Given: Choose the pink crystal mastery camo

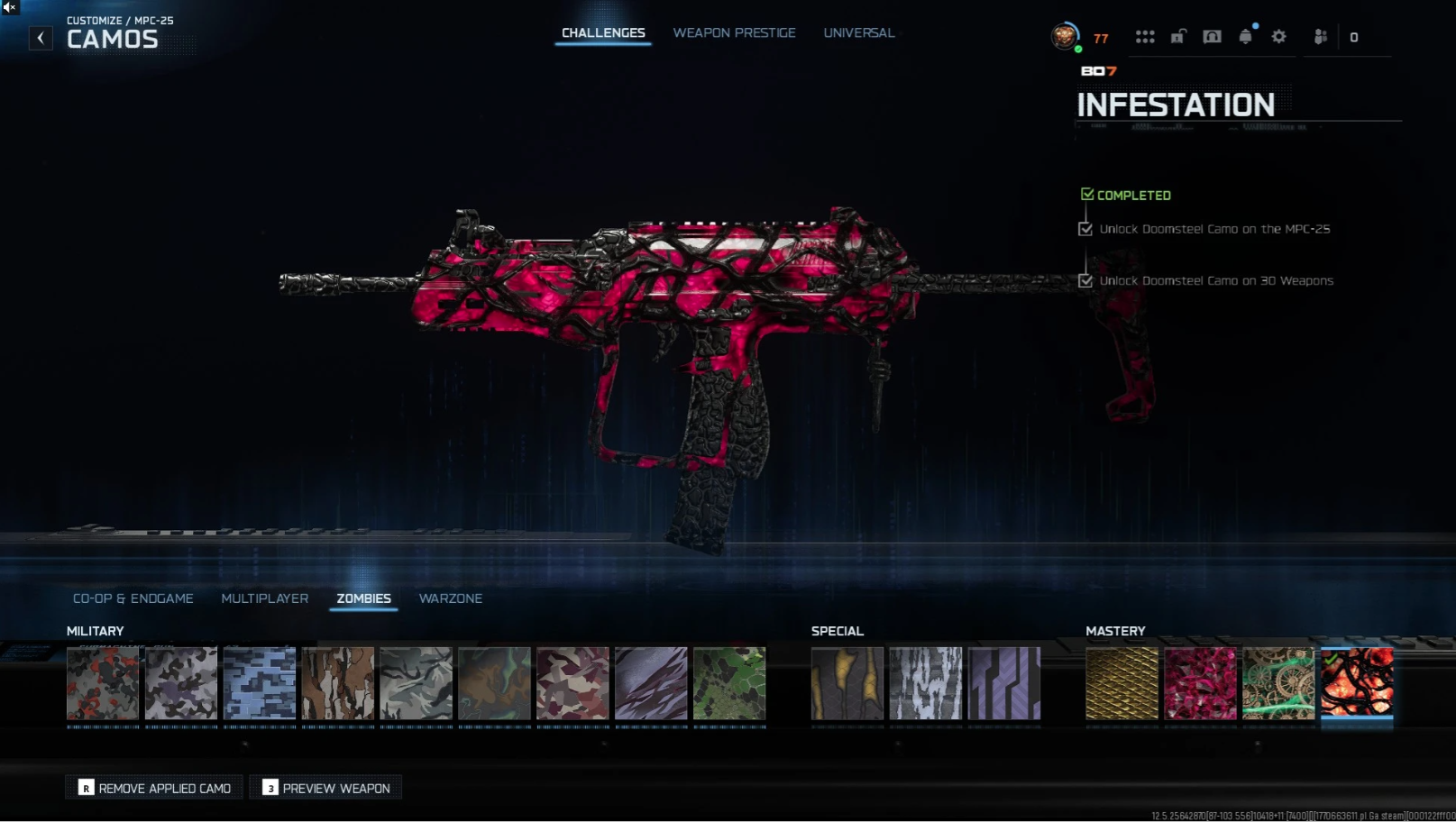Looking at the screenshot, I should (x=1200, y=683).
